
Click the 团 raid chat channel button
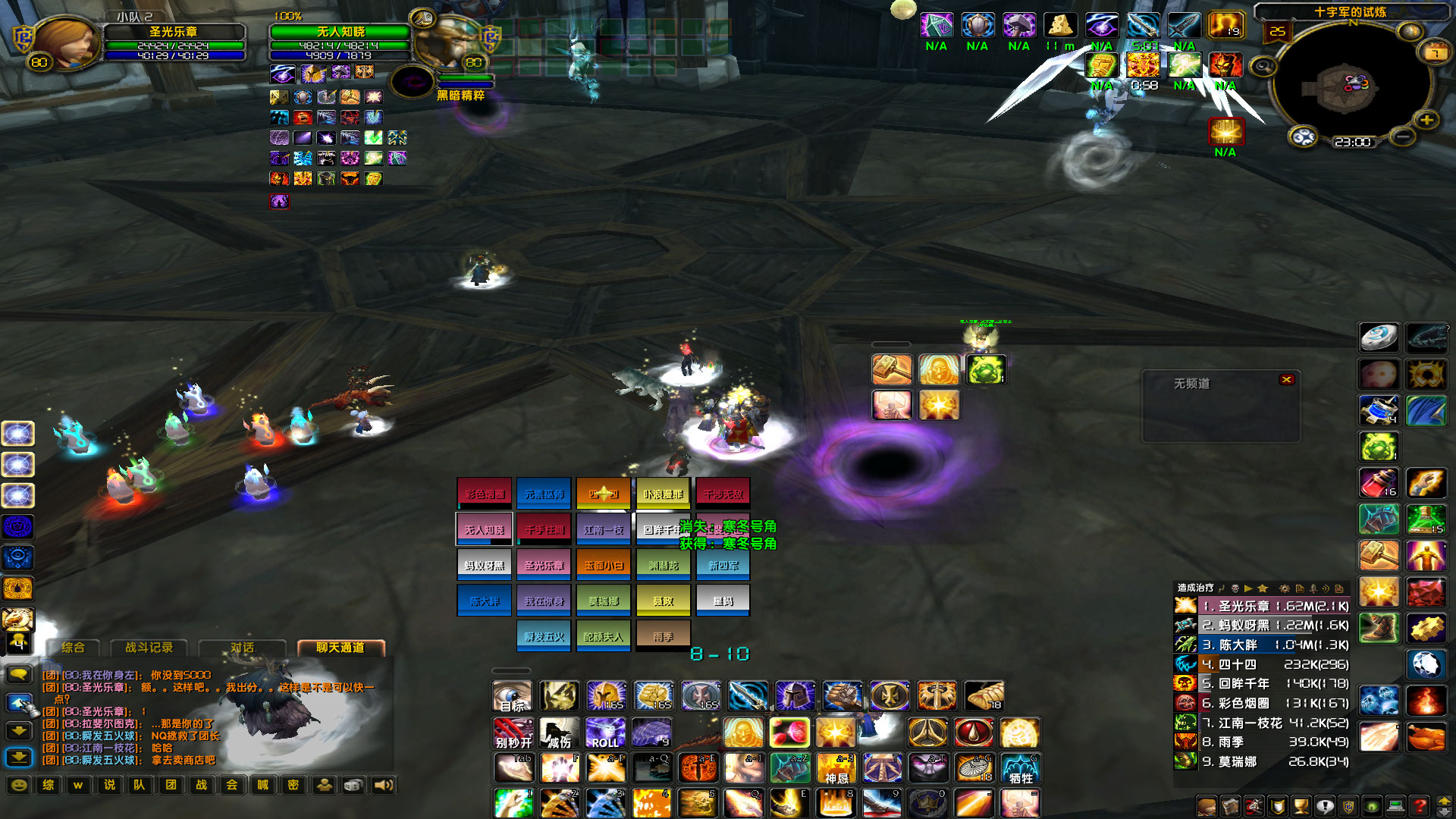(171, 785)
